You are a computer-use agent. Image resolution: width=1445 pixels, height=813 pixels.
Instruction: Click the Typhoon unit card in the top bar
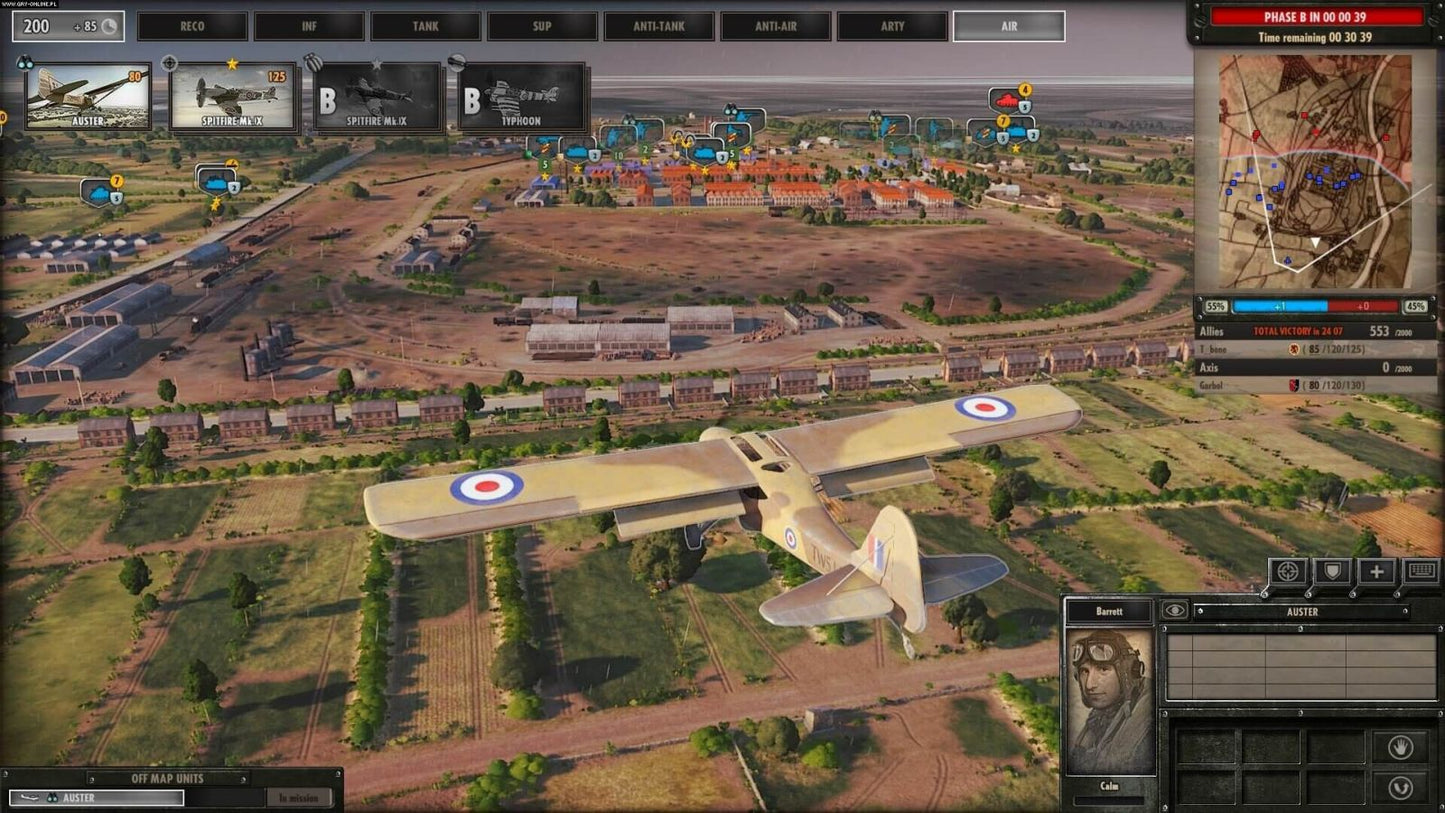(x=519, y=98)
